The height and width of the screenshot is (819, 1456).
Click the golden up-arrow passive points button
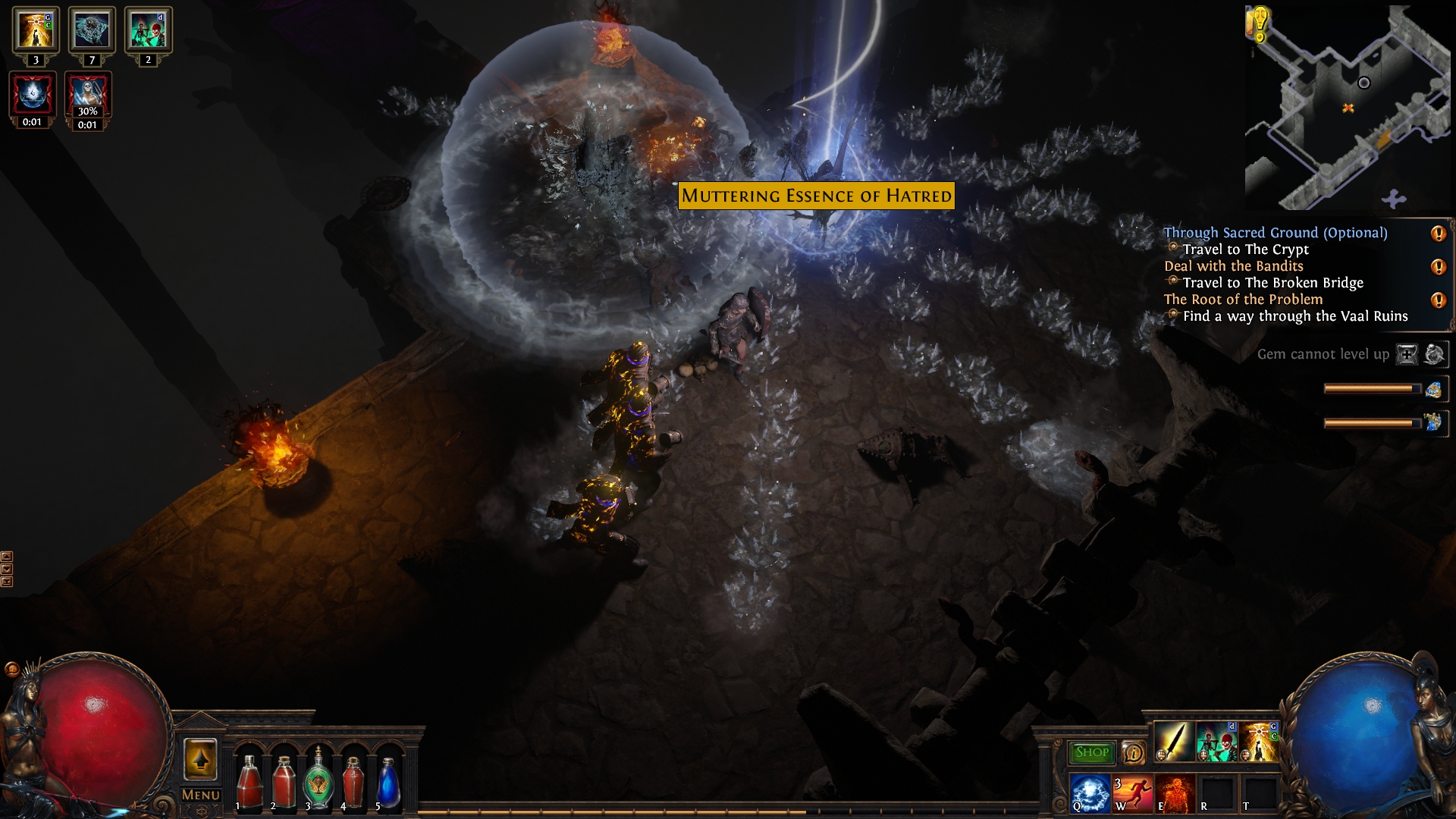point(200,759)
